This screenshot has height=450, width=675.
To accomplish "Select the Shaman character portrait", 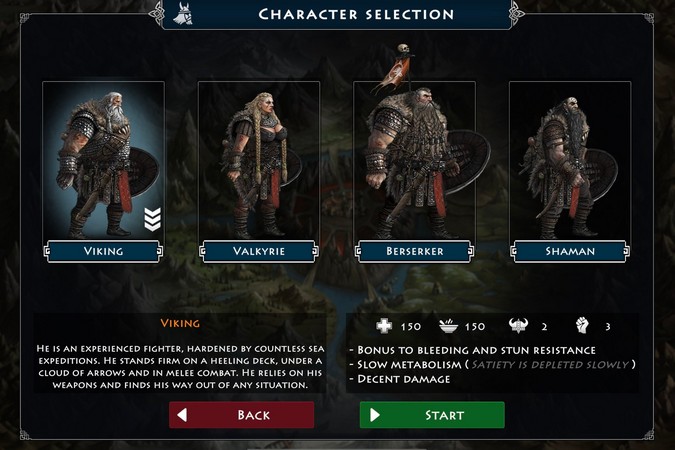I will coord(570,160).
